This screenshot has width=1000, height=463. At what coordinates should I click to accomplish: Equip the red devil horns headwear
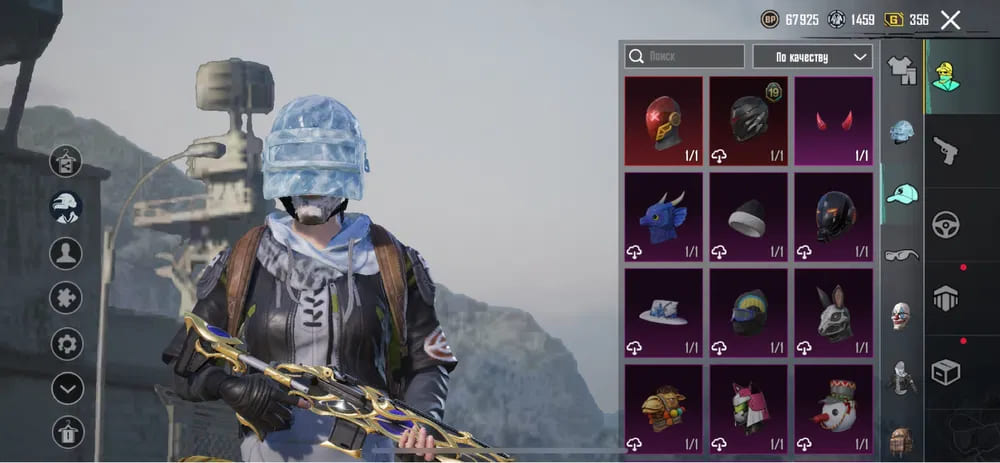[833, 121]
